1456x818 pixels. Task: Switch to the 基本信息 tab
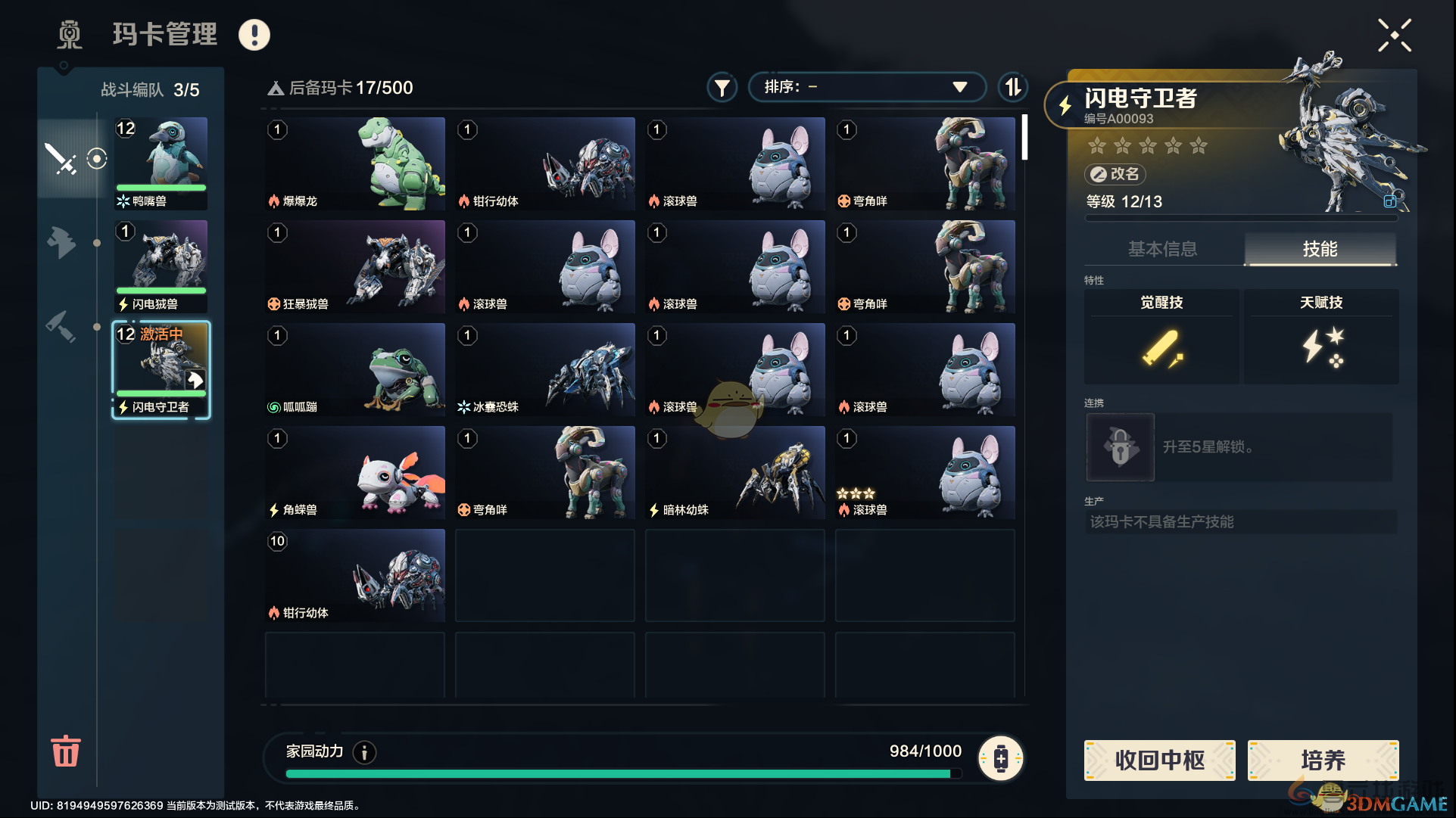pos(1162,249)
